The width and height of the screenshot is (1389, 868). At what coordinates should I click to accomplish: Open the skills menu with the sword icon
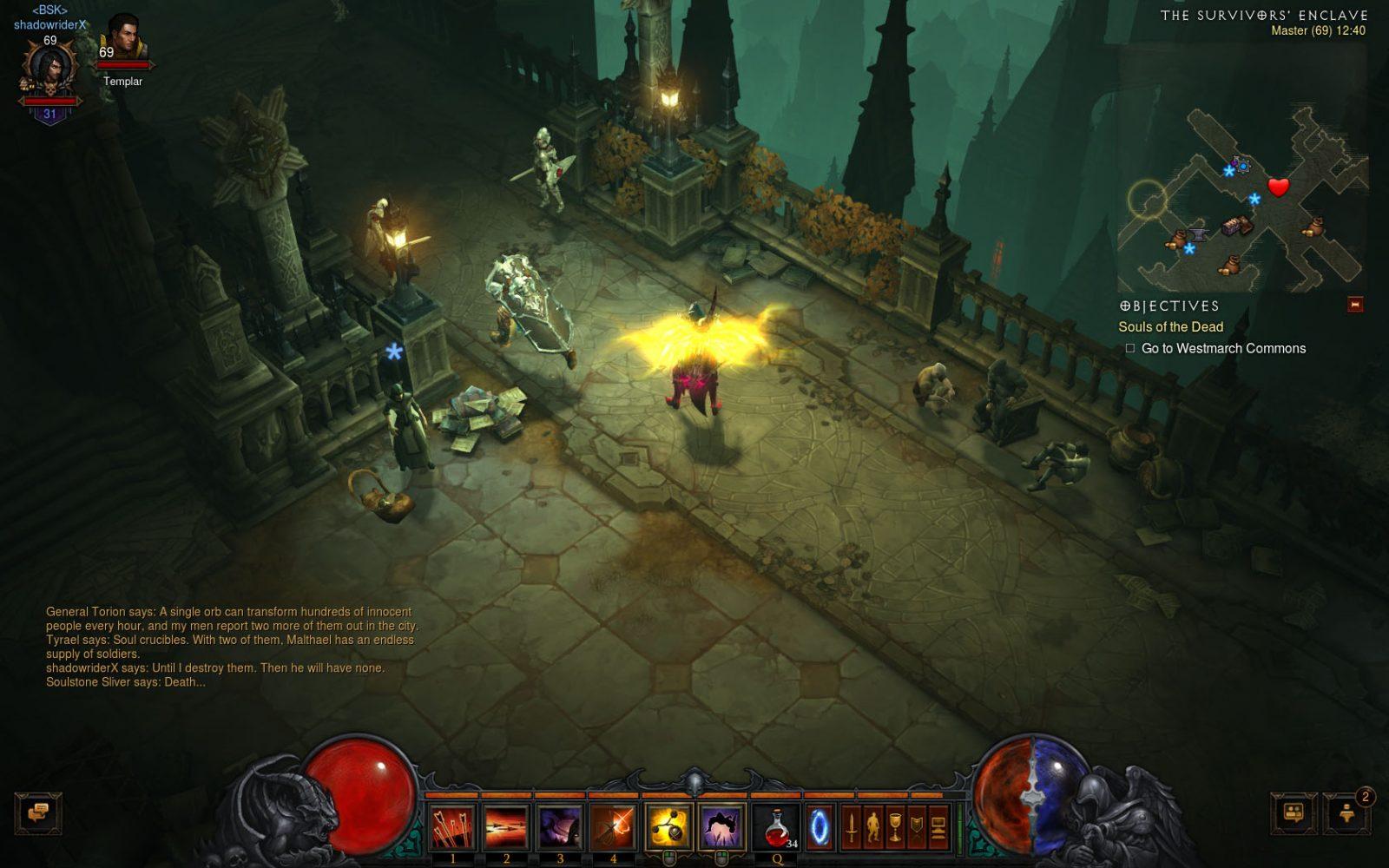click(852, 826)
